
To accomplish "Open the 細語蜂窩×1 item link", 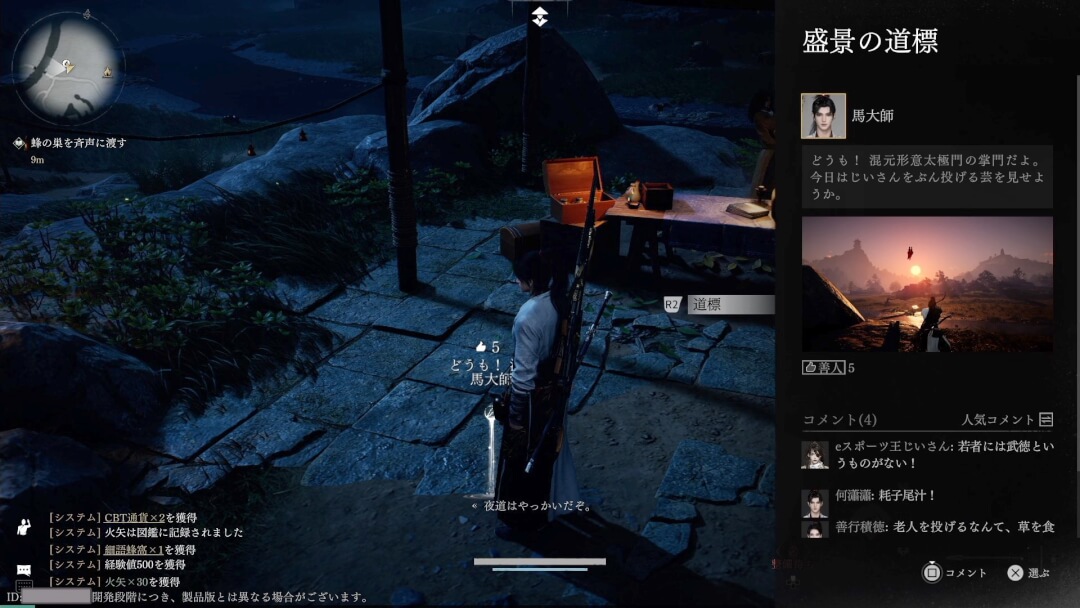I will click(x=134, y=549).
